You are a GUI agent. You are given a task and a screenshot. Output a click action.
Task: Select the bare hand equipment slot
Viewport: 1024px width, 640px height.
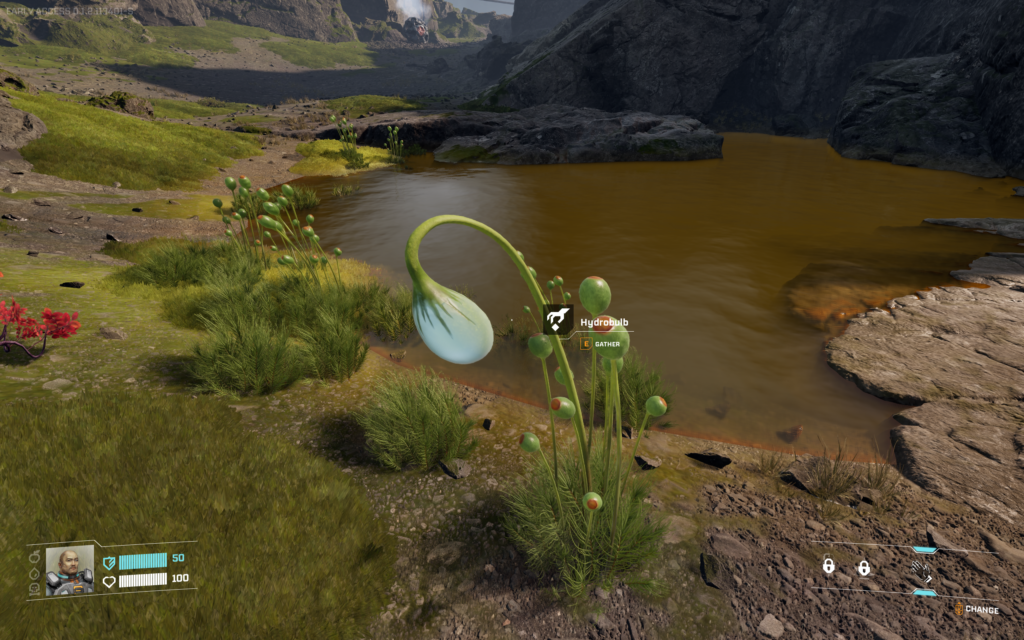point(920,569)
